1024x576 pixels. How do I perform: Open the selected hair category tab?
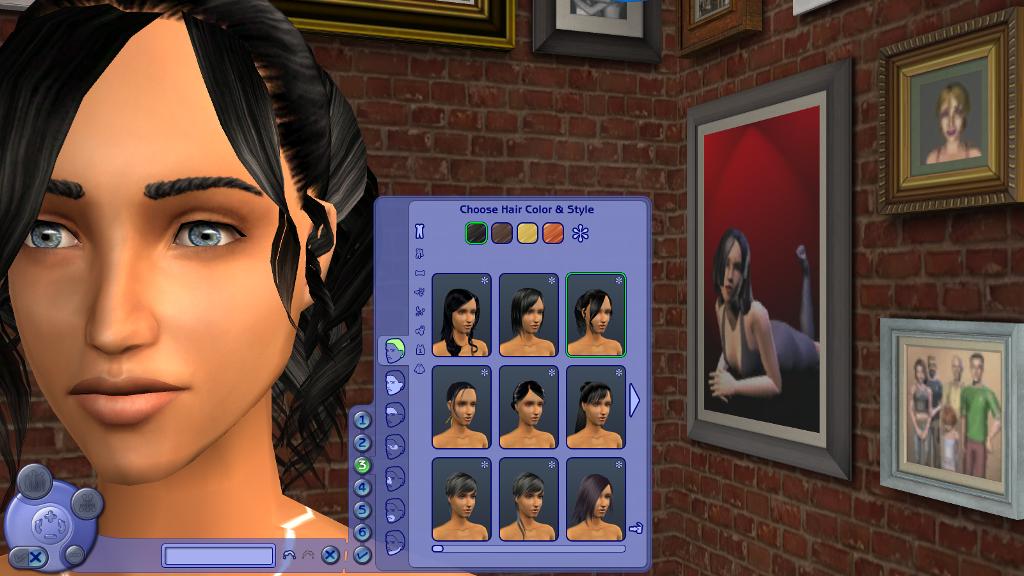(x=394, y=351)
